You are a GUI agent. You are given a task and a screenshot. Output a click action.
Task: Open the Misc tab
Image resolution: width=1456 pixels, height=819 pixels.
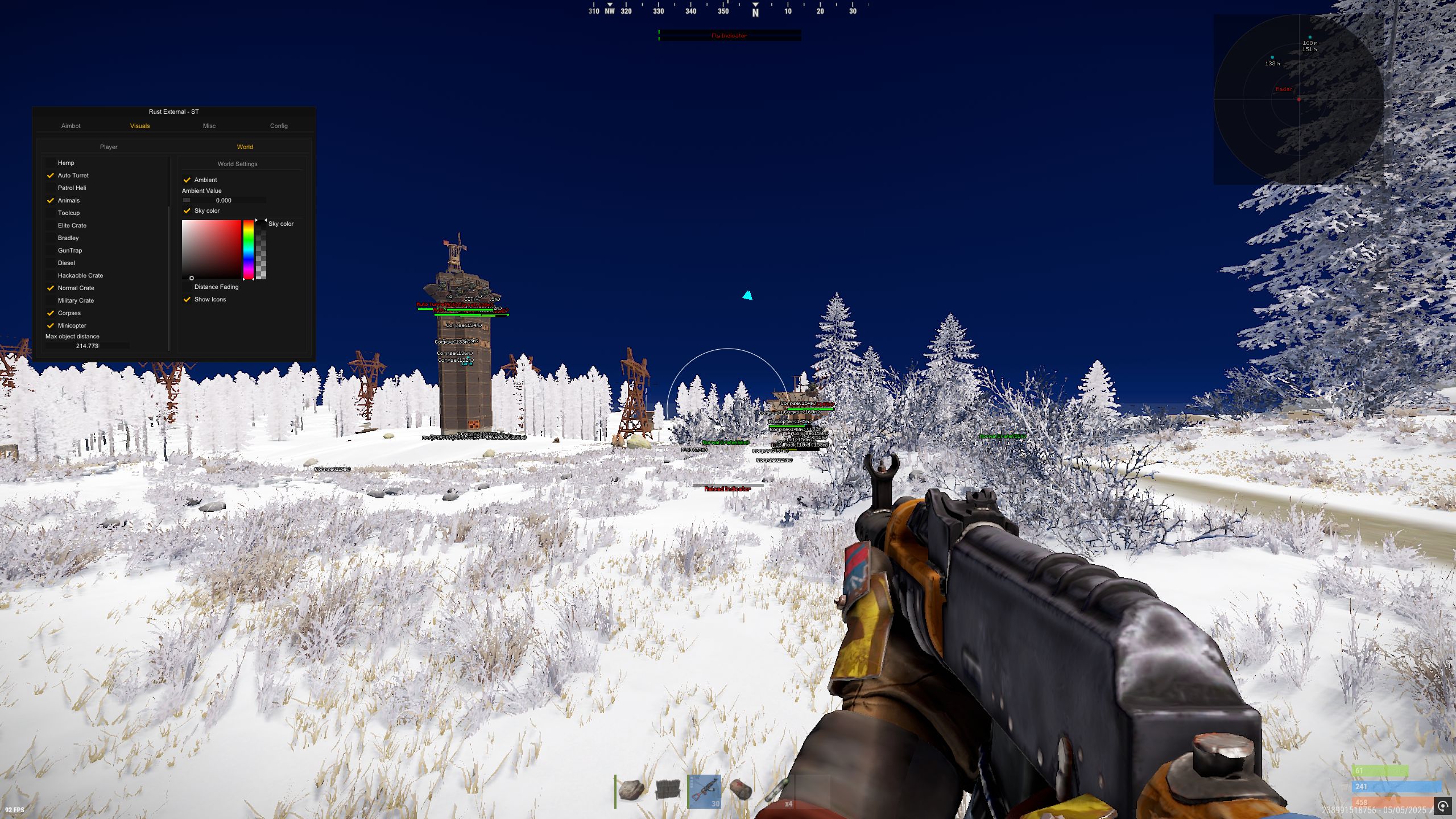click(209, 126)
